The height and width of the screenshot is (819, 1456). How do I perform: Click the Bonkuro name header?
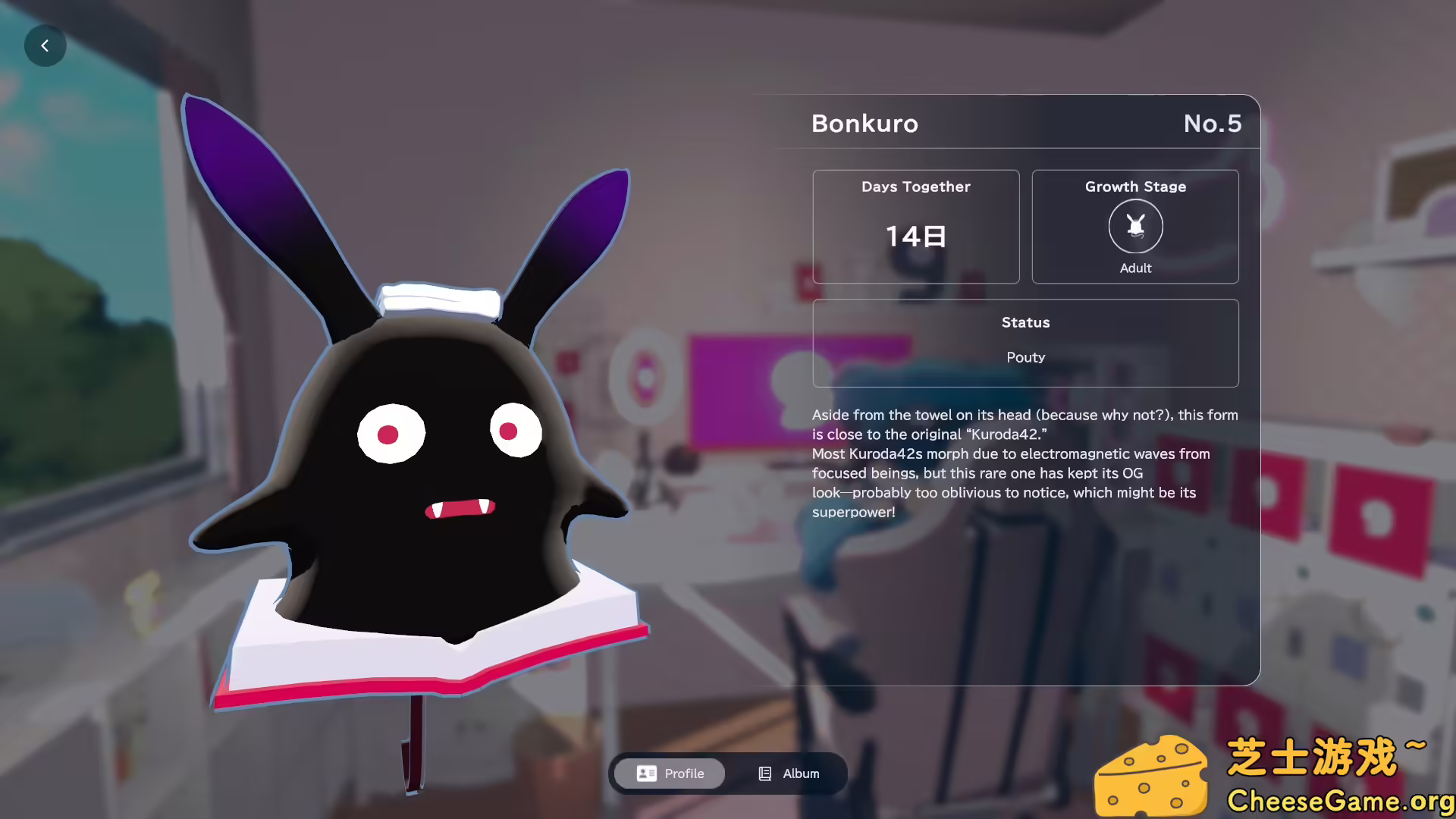864,123
